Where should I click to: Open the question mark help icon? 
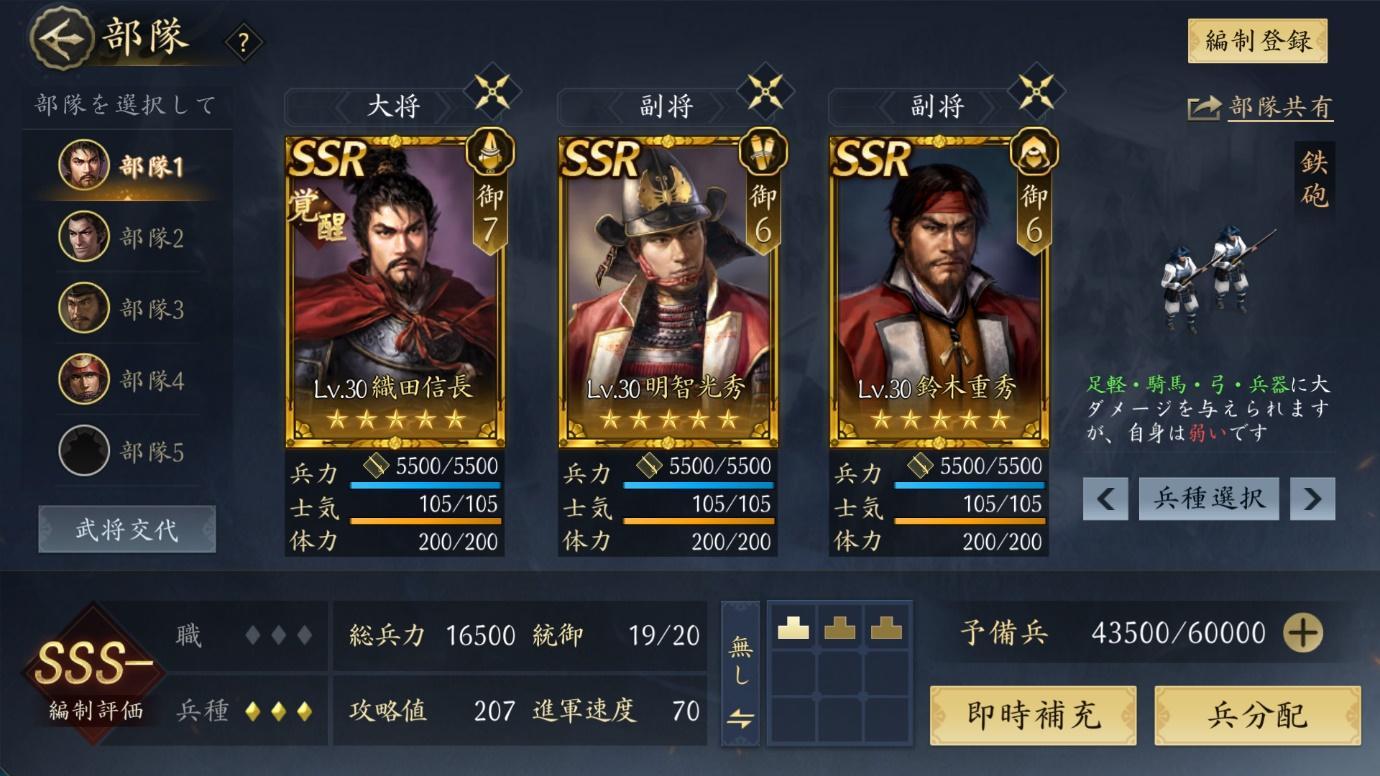point(243,43)
